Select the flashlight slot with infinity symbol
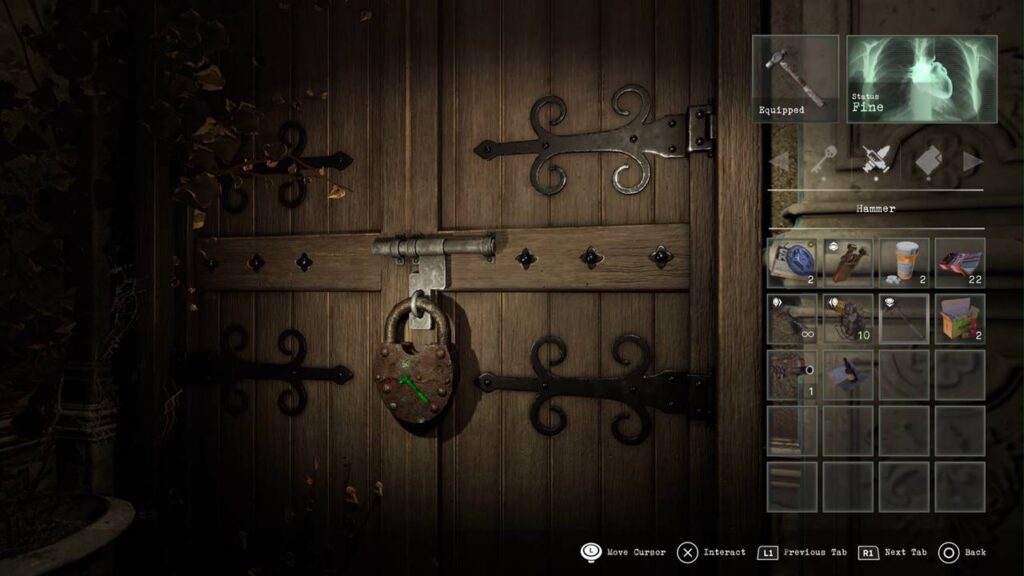 tap(792, 318)
